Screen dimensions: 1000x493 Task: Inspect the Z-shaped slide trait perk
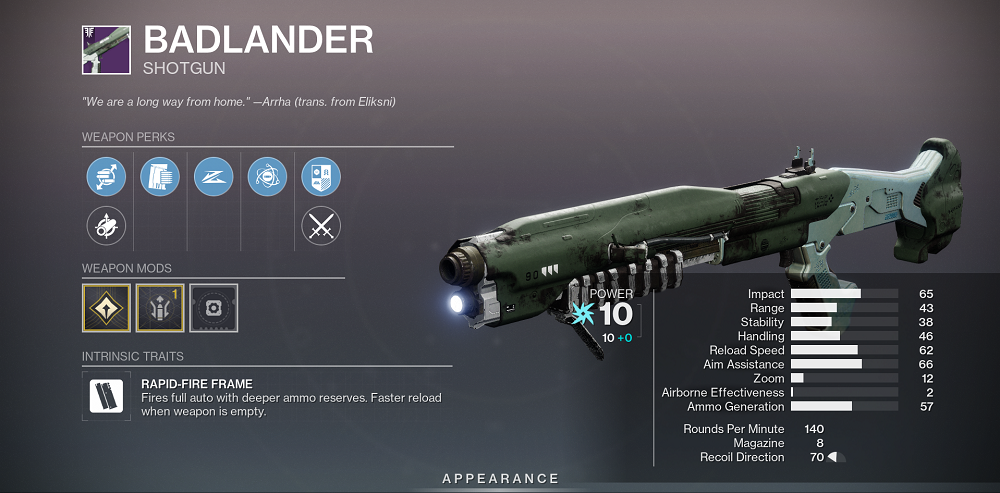(x=213, y=176)
